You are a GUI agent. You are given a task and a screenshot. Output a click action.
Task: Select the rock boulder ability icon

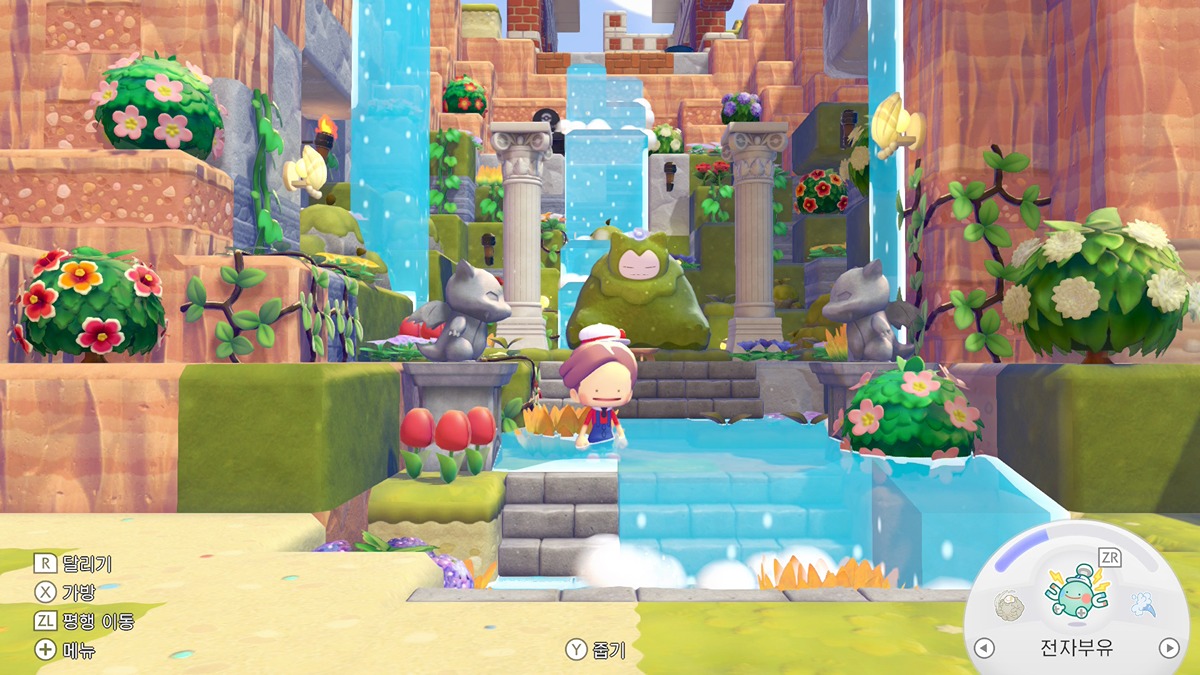click(x=1009, y=604)
